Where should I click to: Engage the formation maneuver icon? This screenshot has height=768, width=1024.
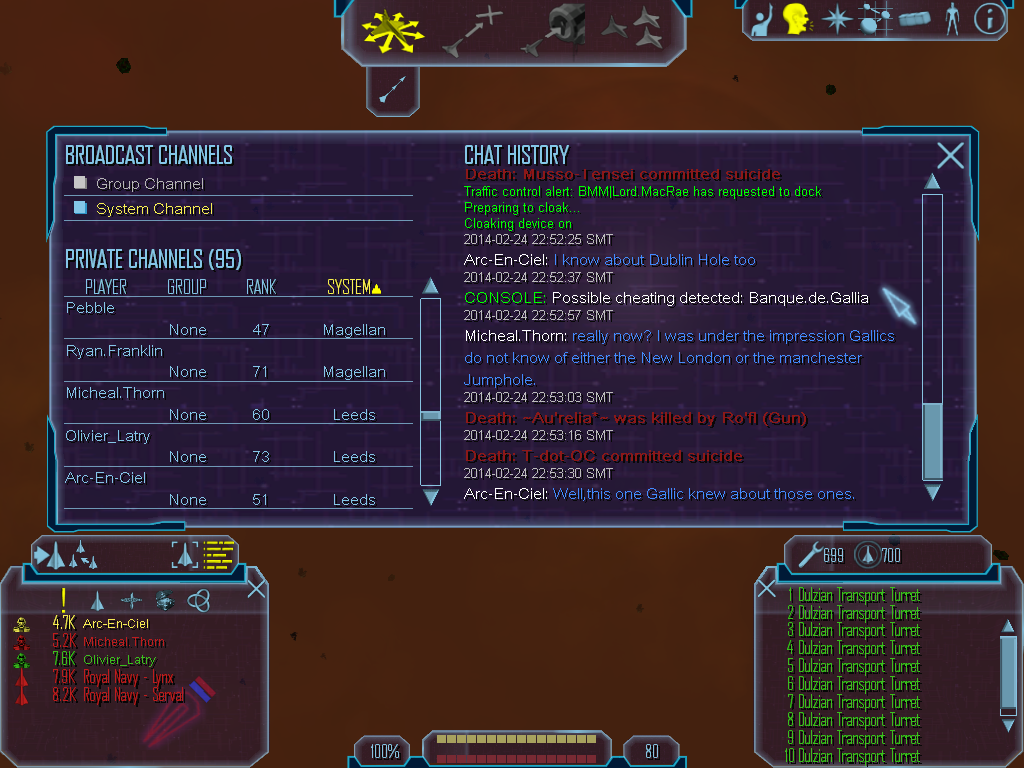click(631, 28)
